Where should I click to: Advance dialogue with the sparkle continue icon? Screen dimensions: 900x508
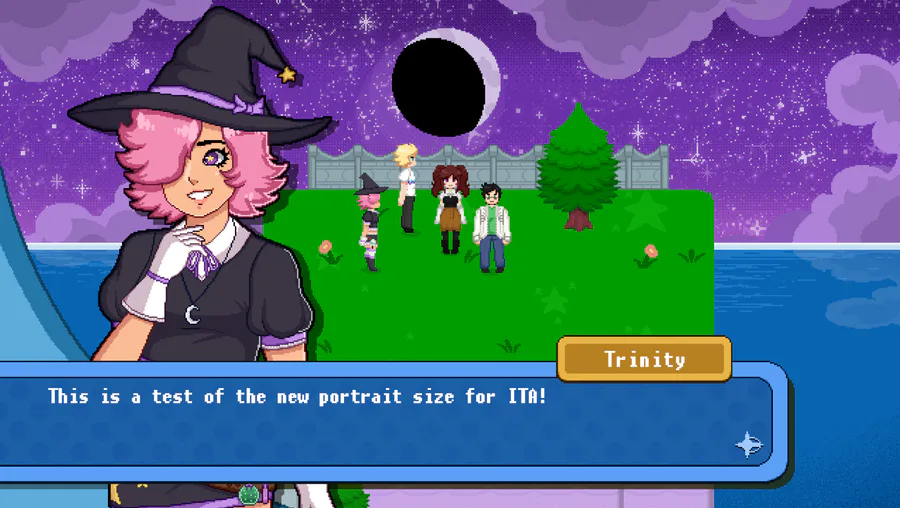tap(749, 445)
